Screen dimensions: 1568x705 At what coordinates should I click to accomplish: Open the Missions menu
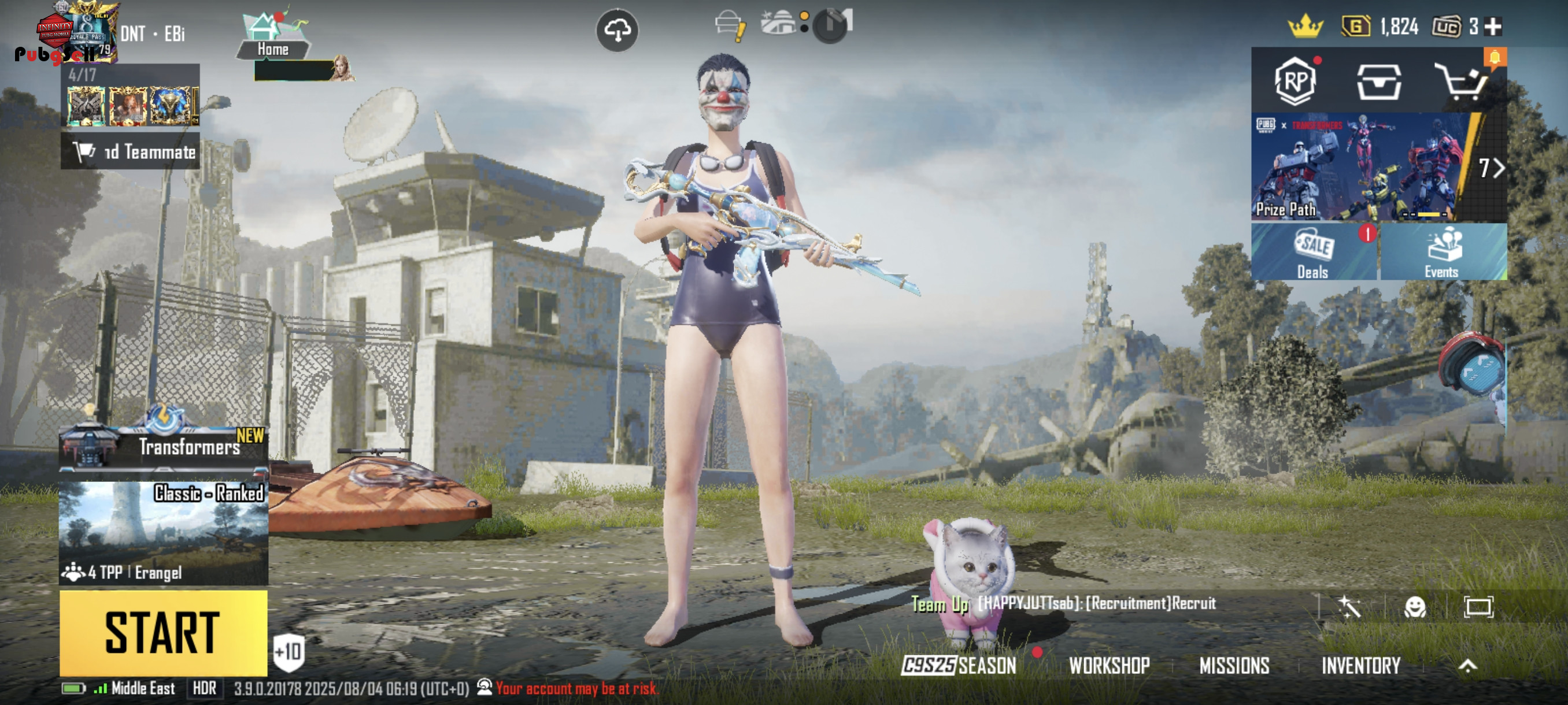pyautogui.click(x=1234, y=666)
